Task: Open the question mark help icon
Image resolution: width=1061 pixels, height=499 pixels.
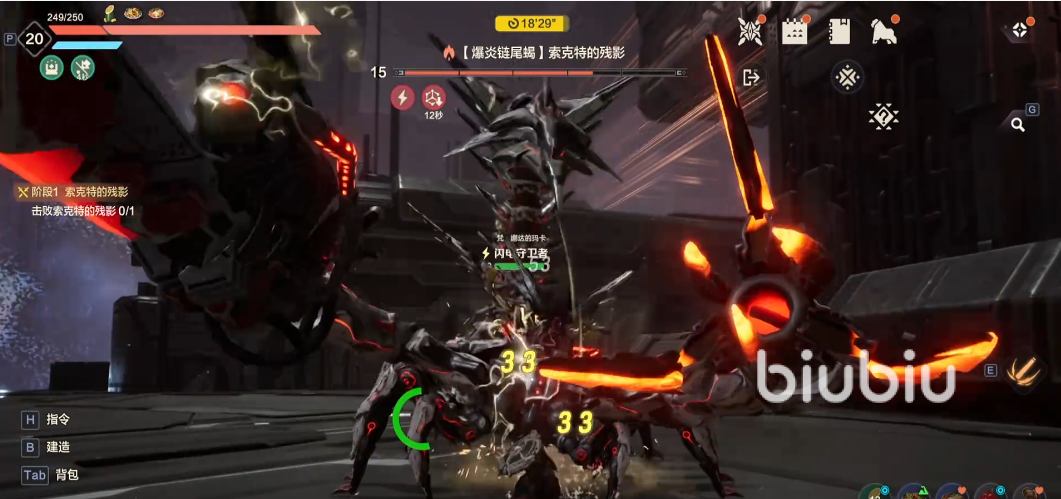Action: 883,116
